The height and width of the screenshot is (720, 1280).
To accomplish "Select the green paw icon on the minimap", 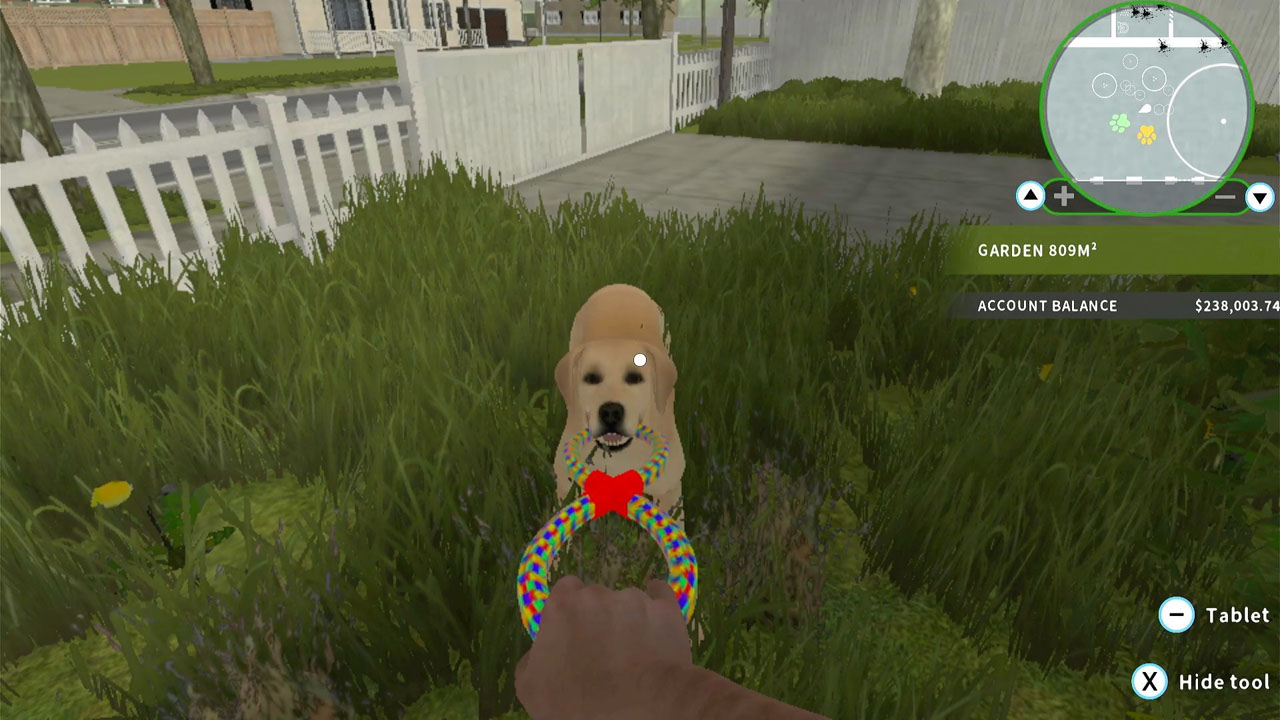I will [x=1121, y=121].
